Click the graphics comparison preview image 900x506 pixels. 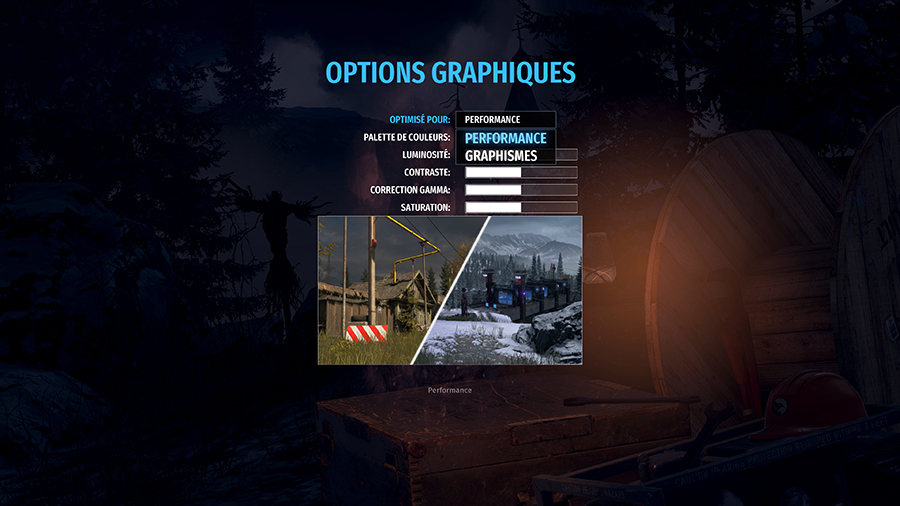tap(450, 290)
